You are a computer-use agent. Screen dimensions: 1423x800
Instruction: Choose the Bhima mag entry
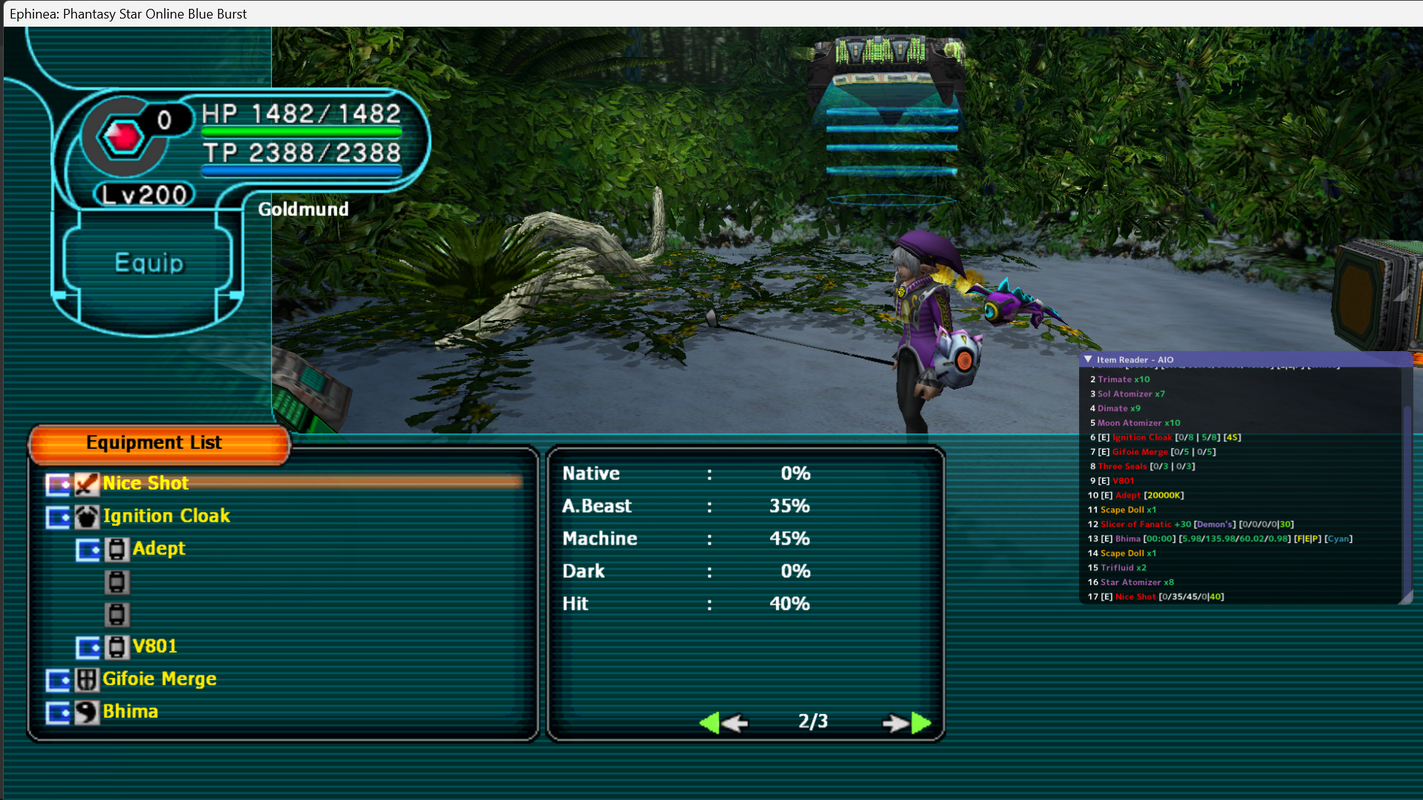coord(130,712)
